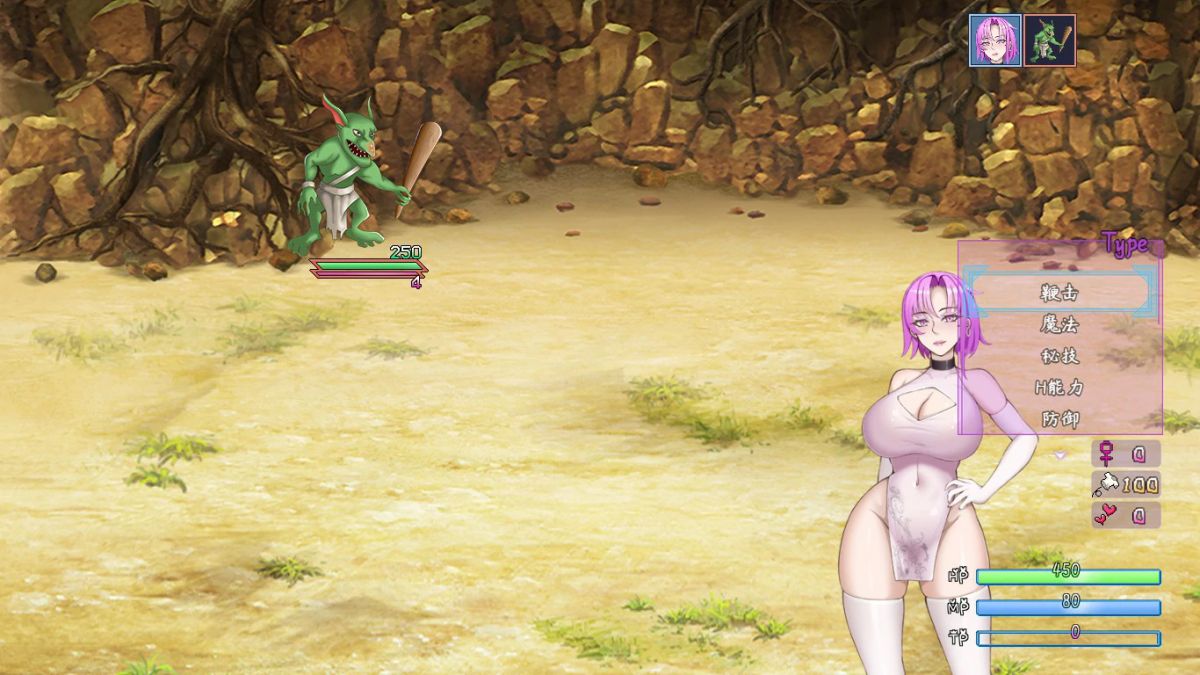Select the 鞭击 whip attack command
The image size is (1200, 675).
1060,292
